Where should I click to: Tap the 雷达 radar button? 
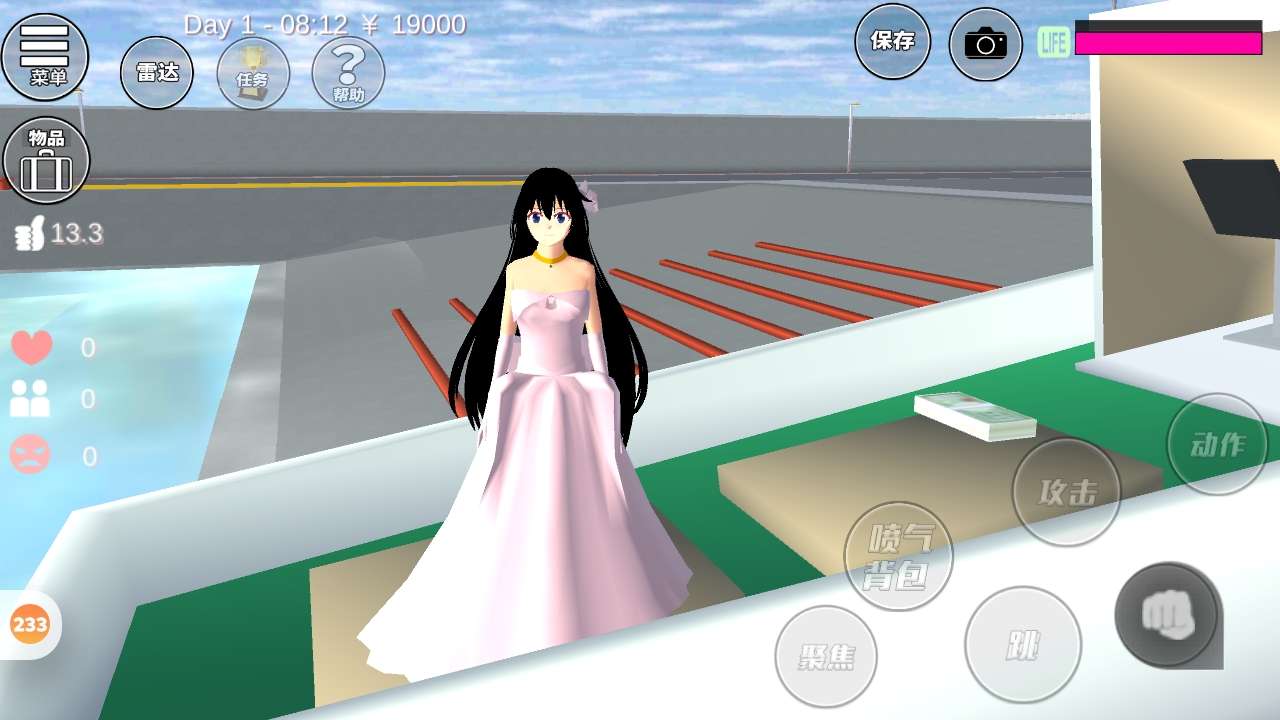pos(157,72)
